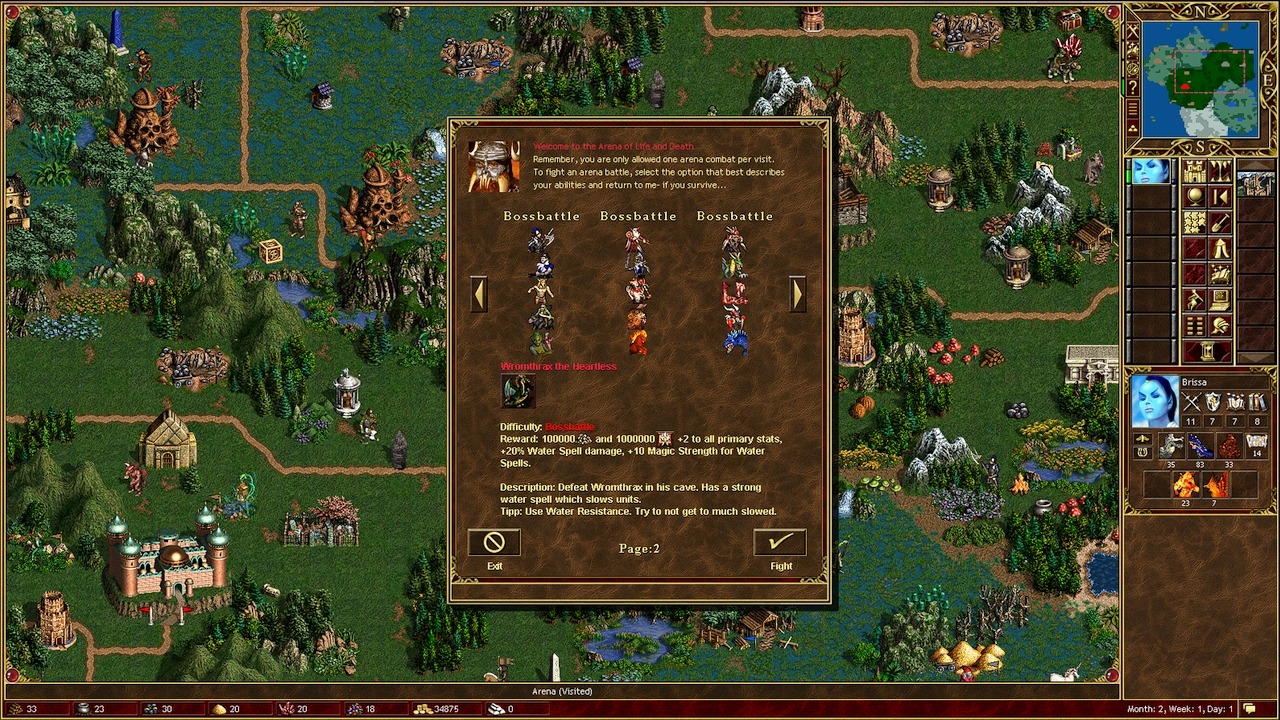Click the world minimap

click(1200, 78)
